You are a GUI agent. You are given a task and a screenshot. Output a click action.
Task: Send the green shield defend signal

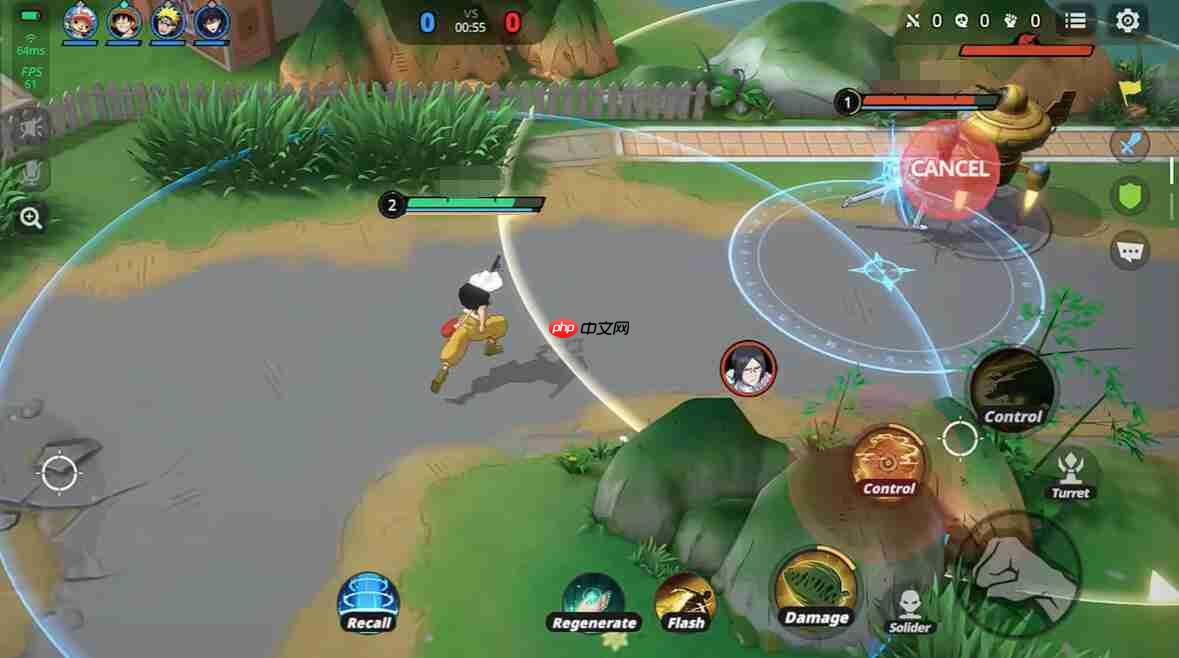click(1130, 196)
